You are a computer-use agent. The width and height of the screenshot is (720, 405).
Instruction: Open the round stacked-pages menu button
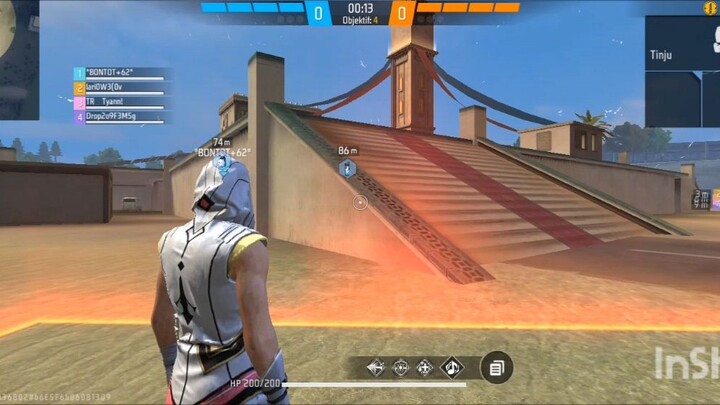point(496,368)
